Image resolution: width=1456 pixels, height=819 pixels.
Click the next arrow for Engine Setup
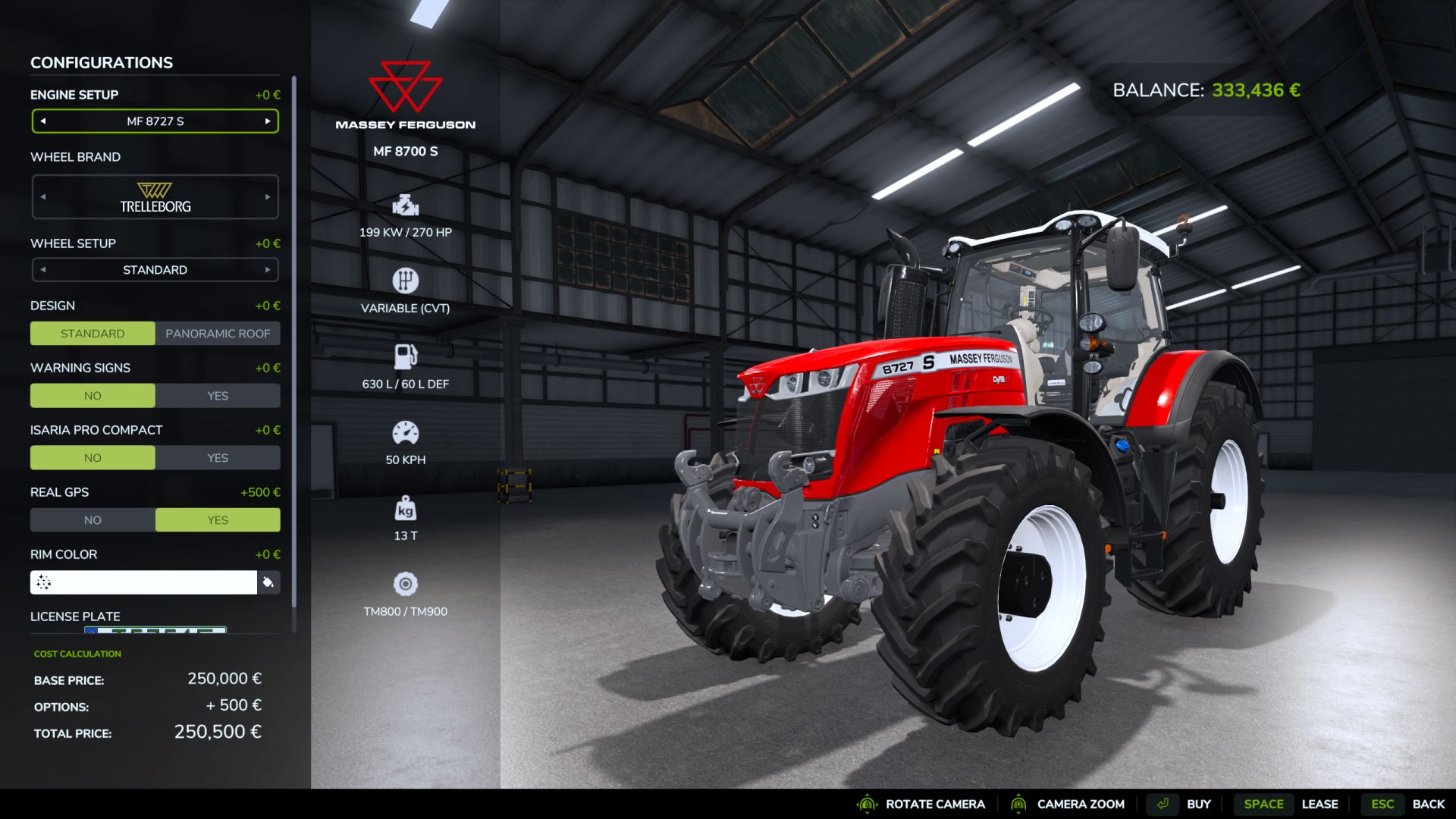[267, 121]
